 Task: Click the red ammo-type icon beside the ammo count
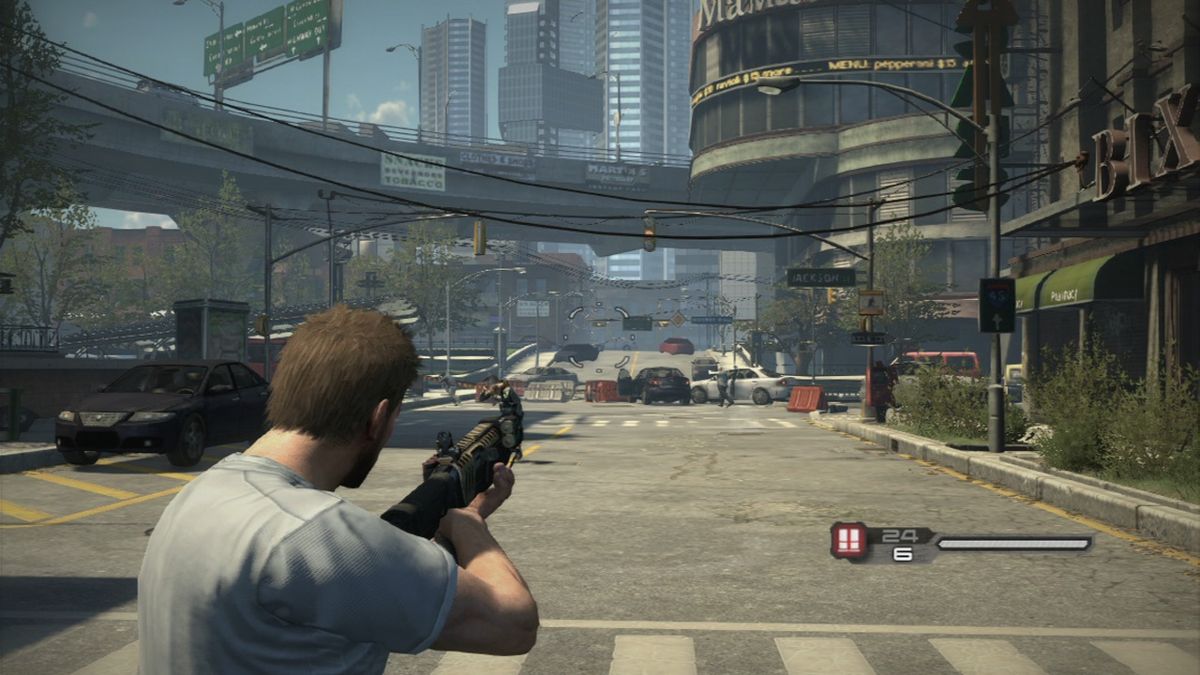coord(849,541)
